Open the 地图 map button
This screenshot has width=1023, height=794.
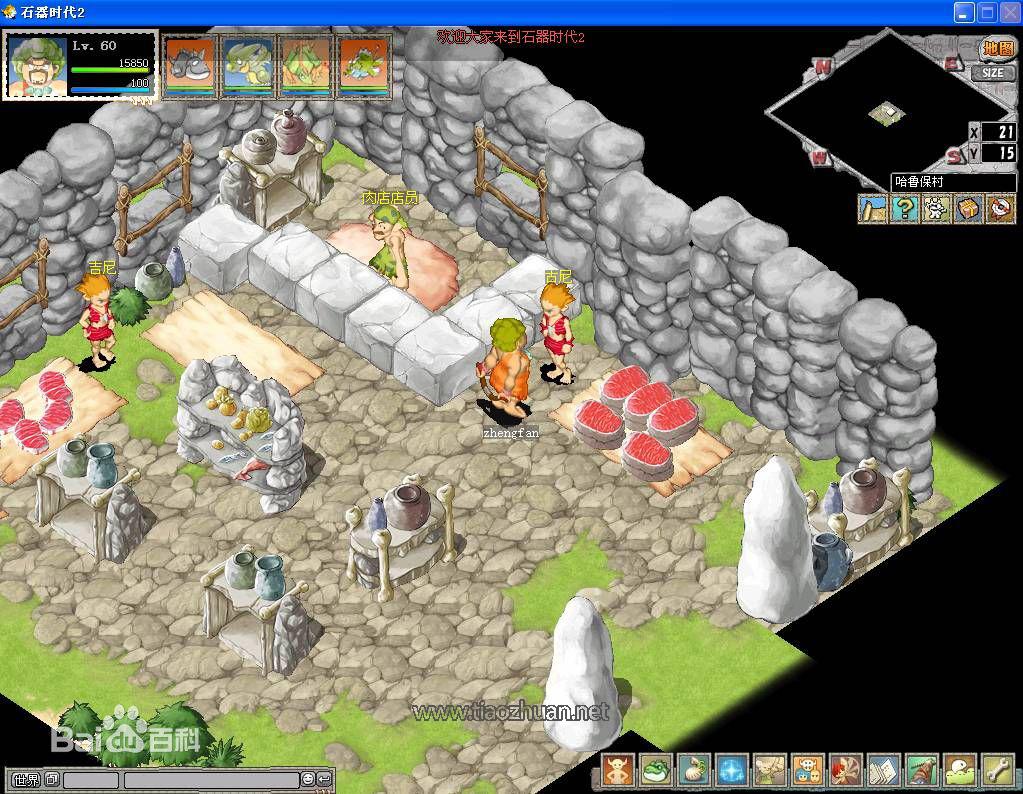click(996, 49)
